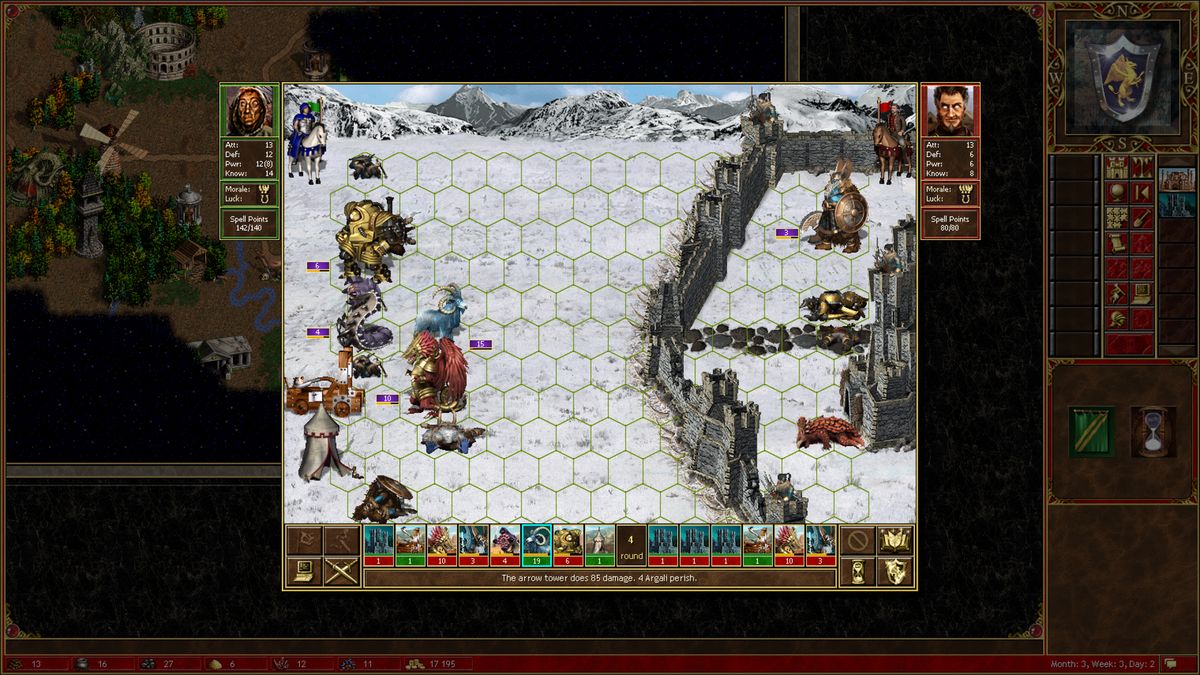Click the circle-slash button beside the spell book
1200x675 pixels.
(857, 541)
